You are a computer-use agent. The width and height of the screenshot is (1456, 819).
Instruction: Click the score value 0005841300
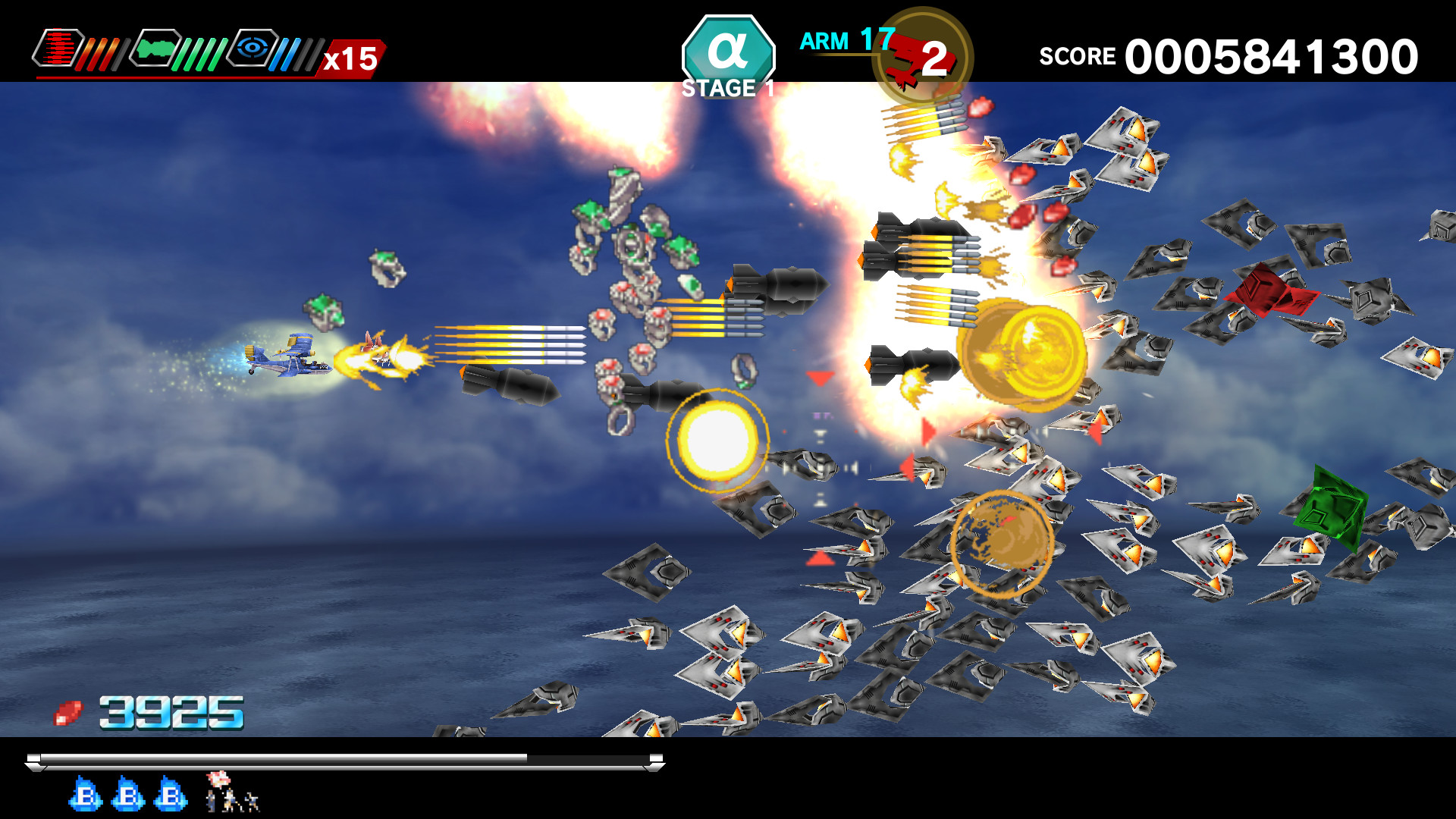click(1270, 55)
